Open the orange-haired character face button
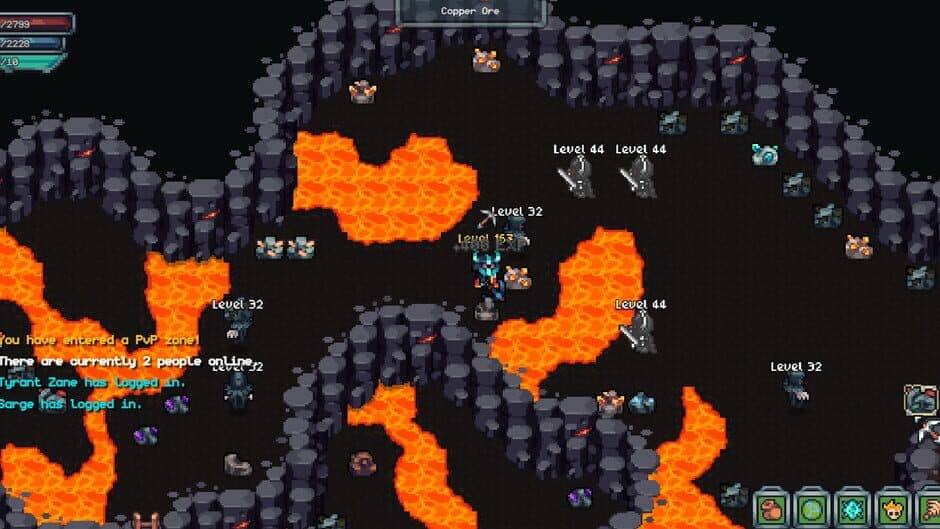Screen dimensions: 940x529 coord(891,508)
